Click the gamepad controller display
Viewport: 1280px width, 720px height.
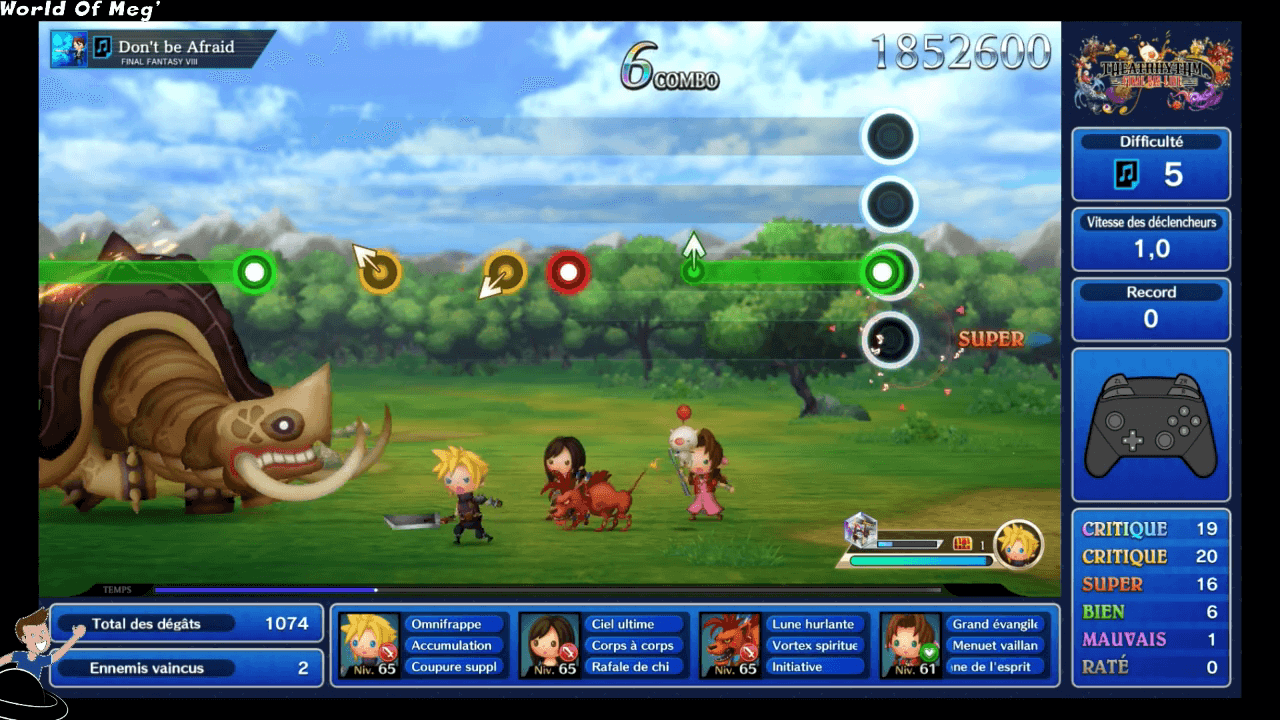[1150, 425]
